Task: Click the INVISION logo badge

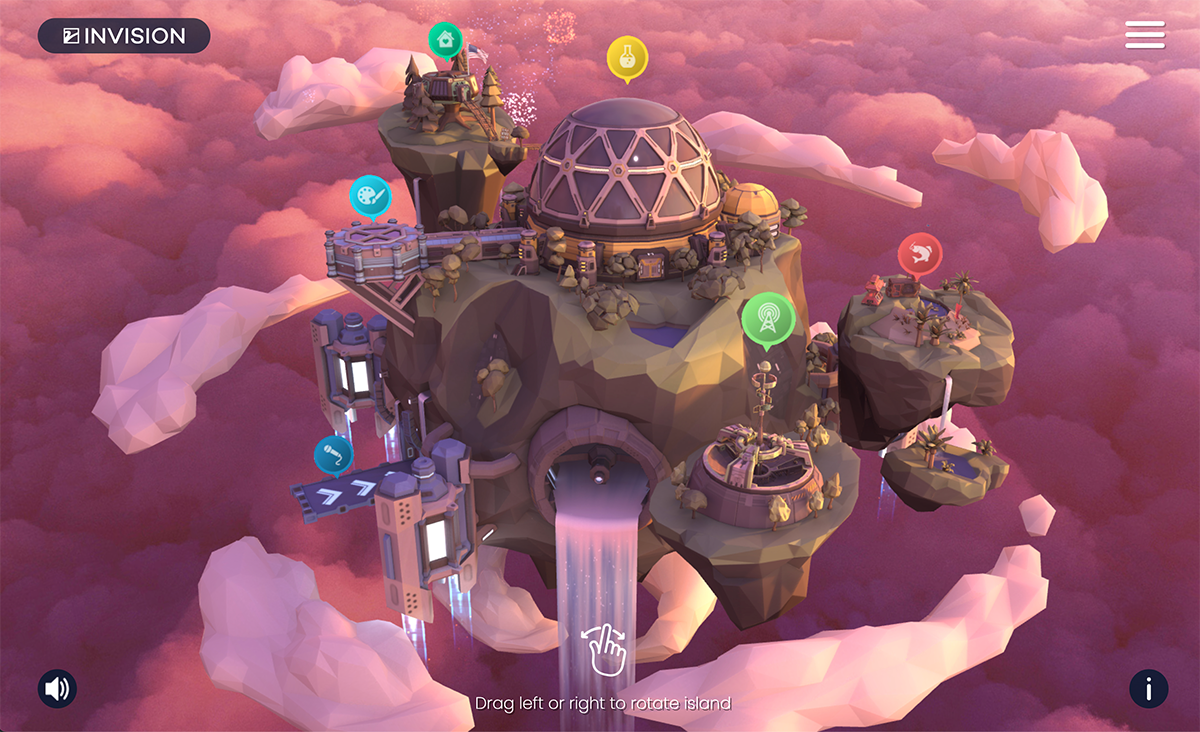Action: [x=124, y=36]
